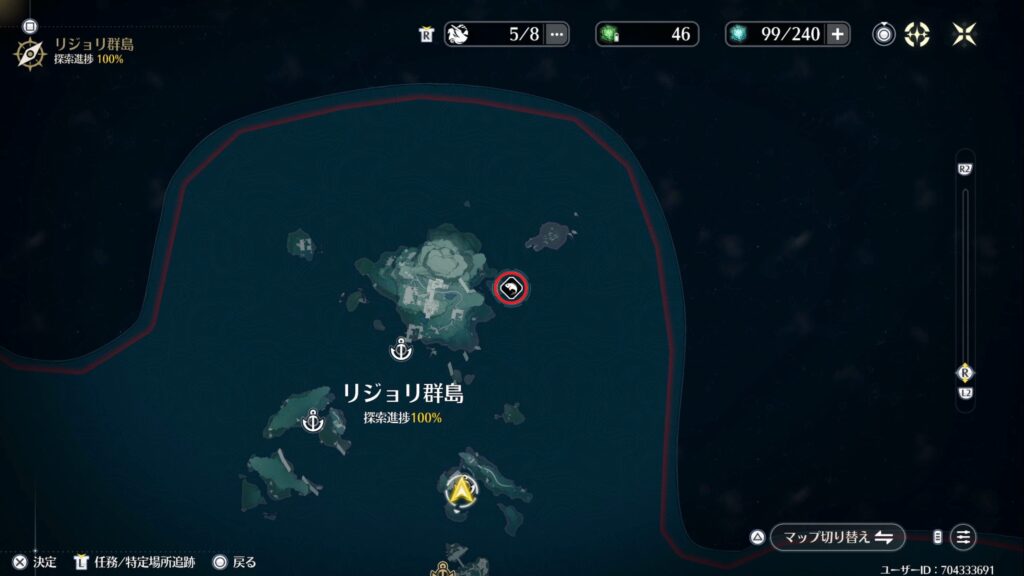This screenshot has width=1024, height=576.
Task: Click the マップ切り替え map switch button
Action: [838, 537]
